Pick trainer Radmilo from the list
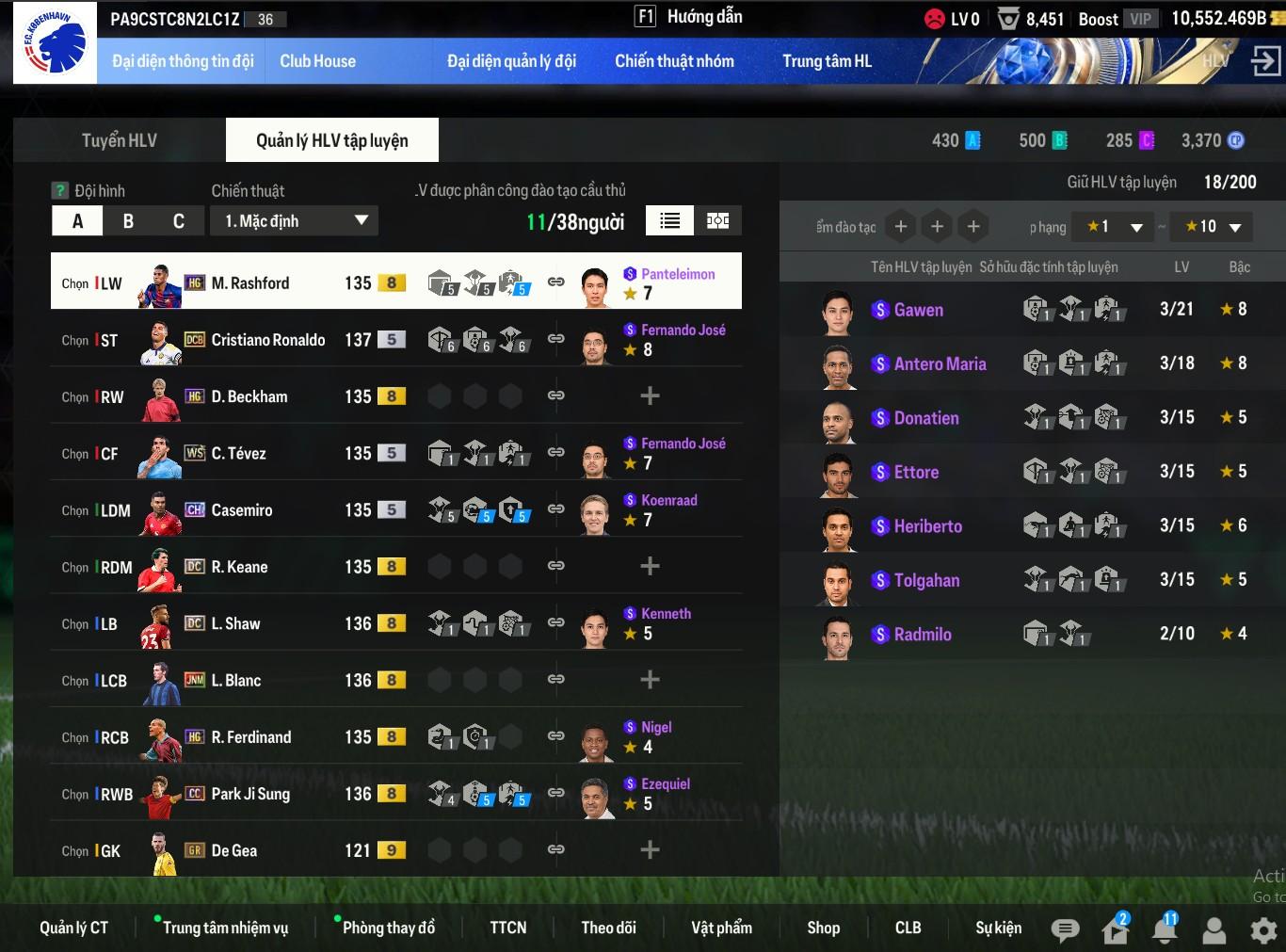This screenshot has width=1286, height=952. coord(922,634)
